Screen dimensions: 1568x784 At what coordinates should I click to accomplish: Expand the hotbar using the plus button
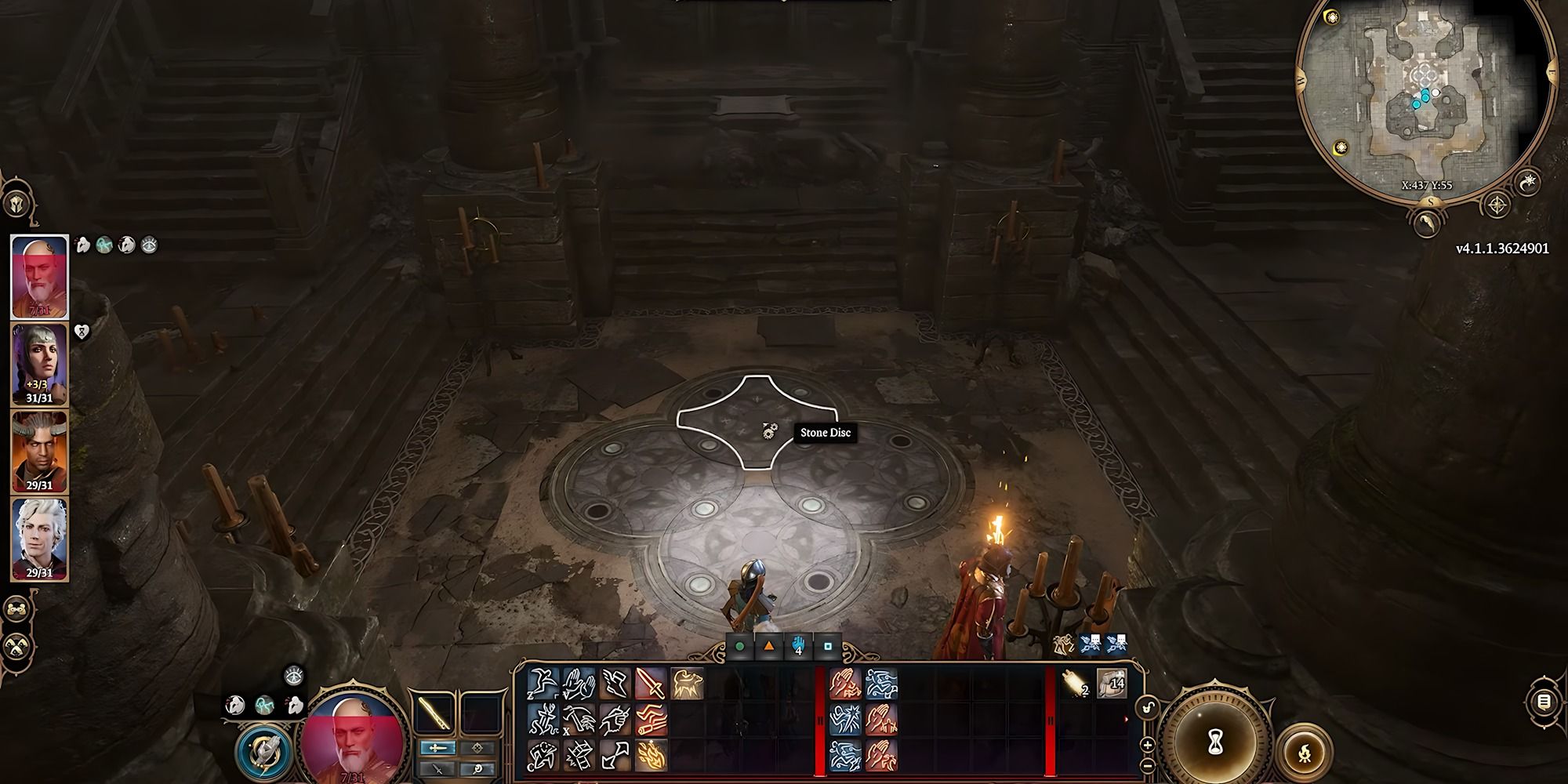point(1147,744)
